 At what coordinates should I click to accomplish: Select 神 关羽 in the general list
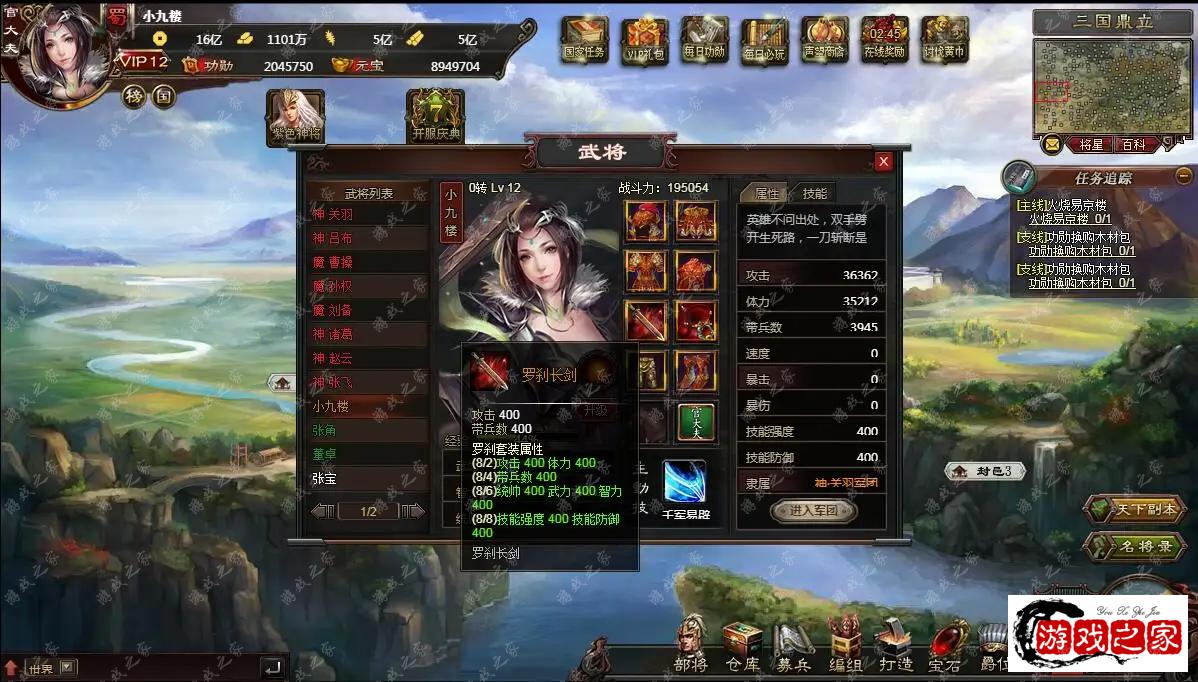366,214
